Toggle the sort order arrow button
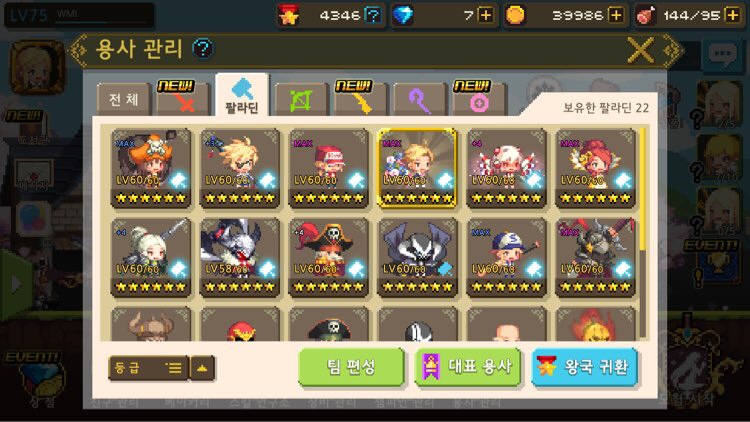Viewport: 750px width, 422px height. coord(203,367)
